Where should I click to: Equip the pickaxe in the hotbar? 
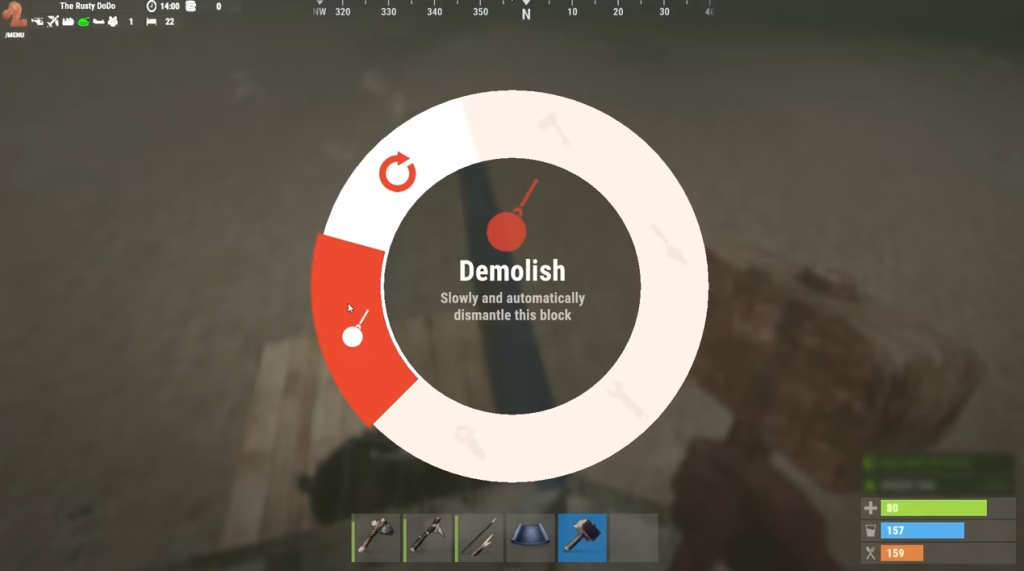pos(428,538)
